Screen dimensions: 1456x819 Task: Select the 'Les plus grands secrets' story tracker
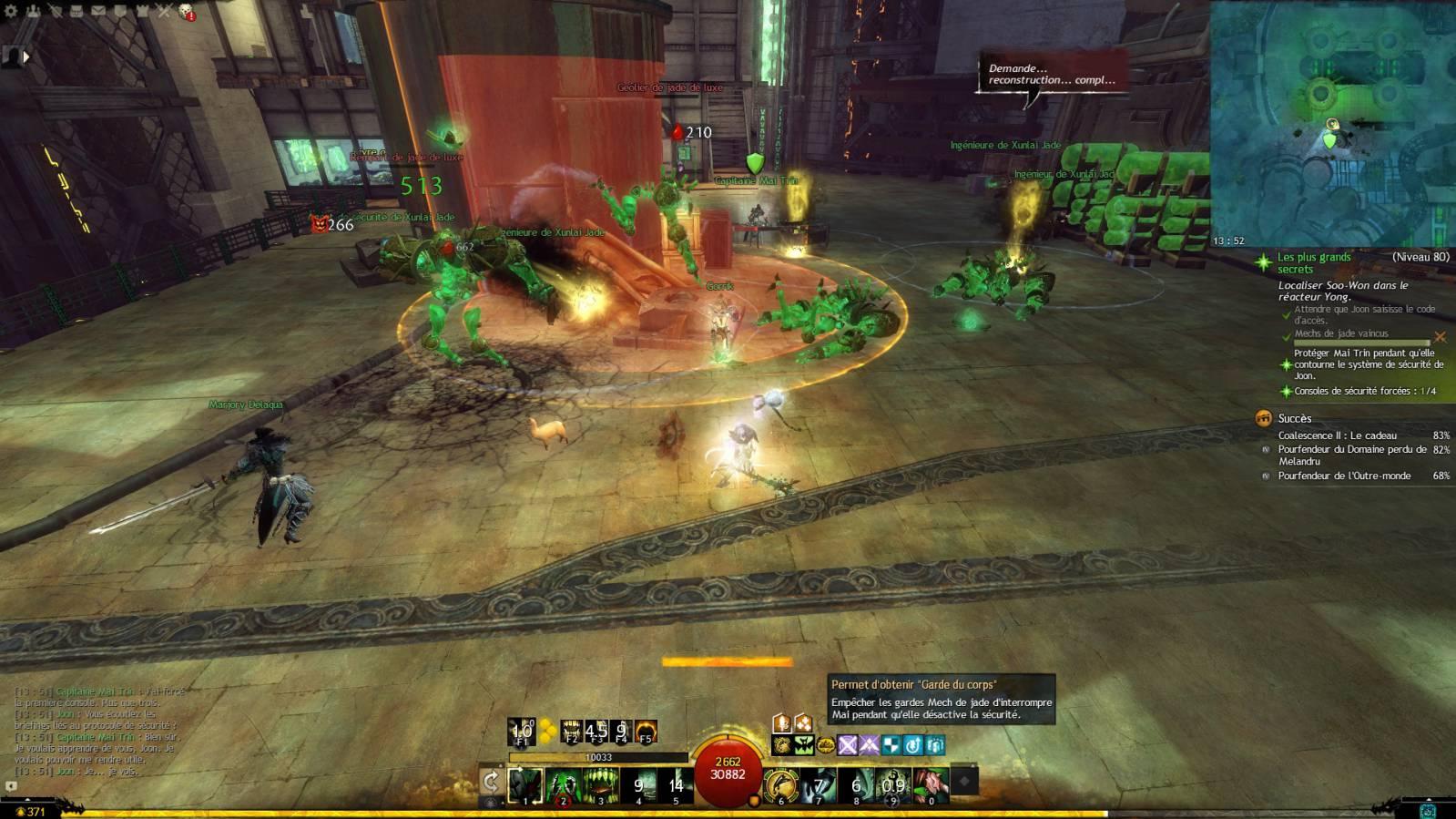pos(1314,262)
